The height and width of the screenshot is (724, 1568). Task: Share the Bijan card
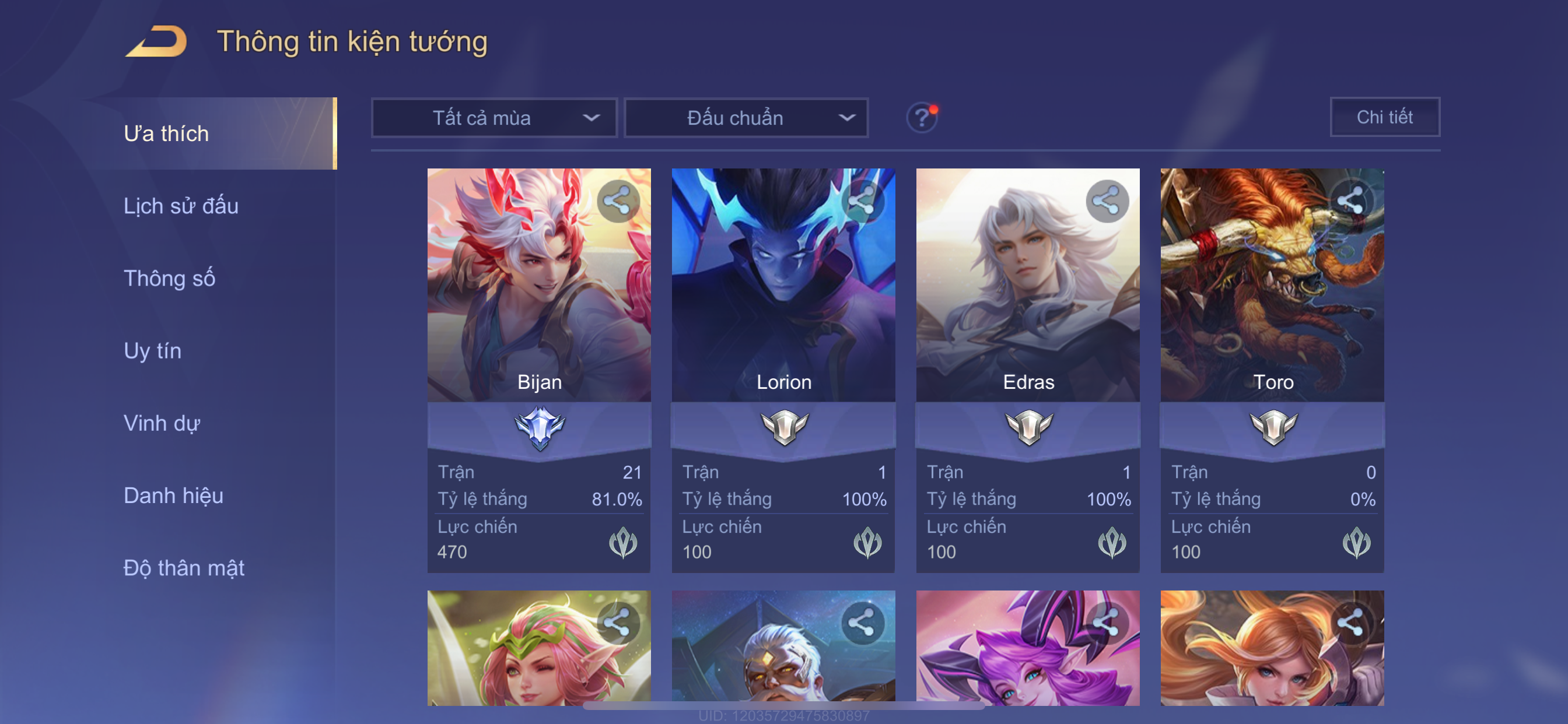[x=617, y=201]
